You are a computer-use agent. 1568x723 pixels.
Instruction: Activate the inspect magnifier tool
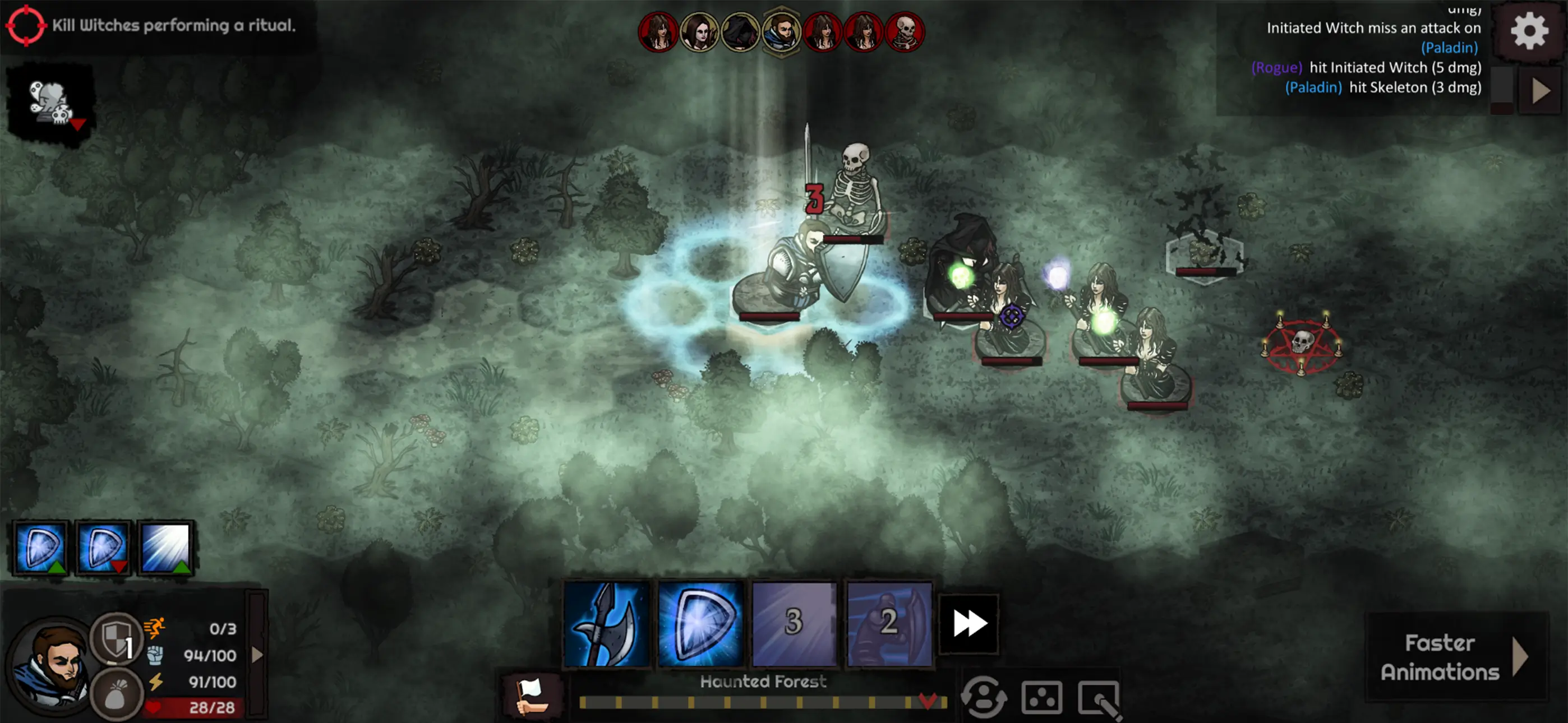(x=1099, y=699)
